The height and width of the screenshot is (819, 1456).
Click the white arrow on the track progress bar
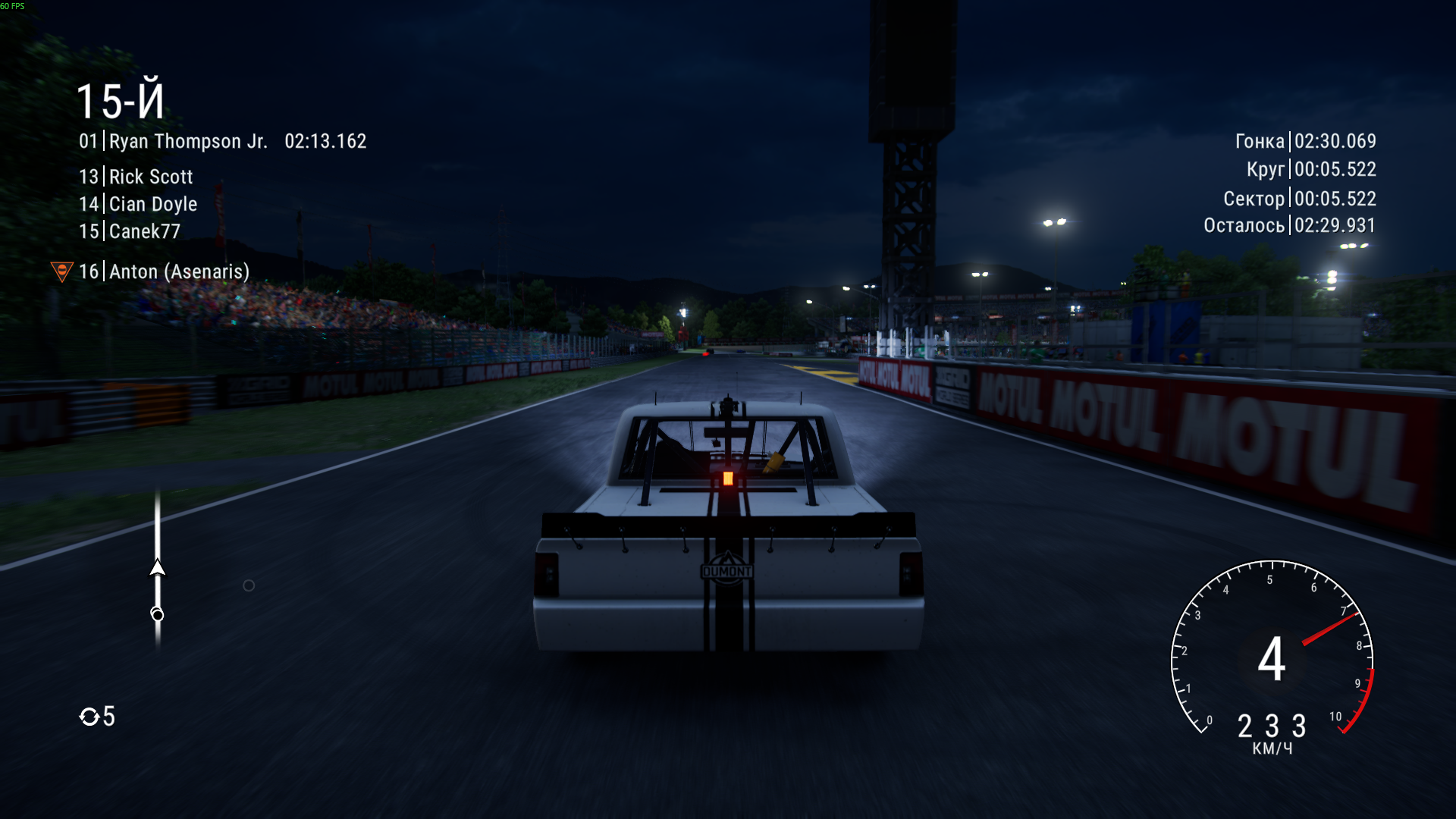point(158,568)
